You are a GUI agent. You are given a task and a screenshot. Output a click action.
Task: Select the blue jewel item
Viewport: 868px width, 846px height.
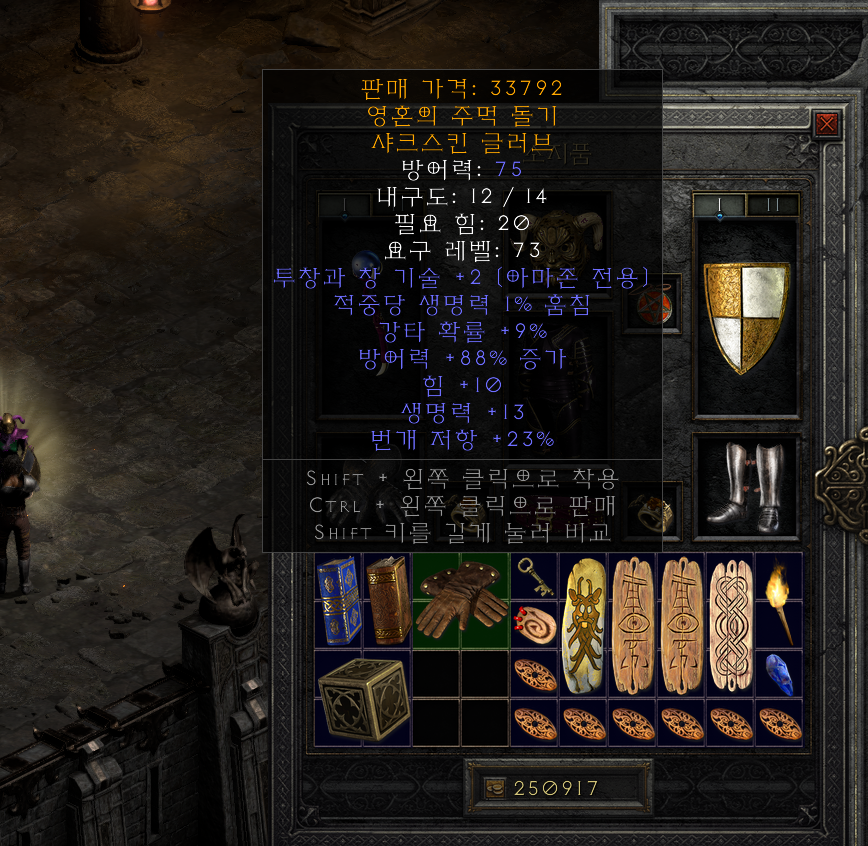pyautogui.click(x=780, y=673)
